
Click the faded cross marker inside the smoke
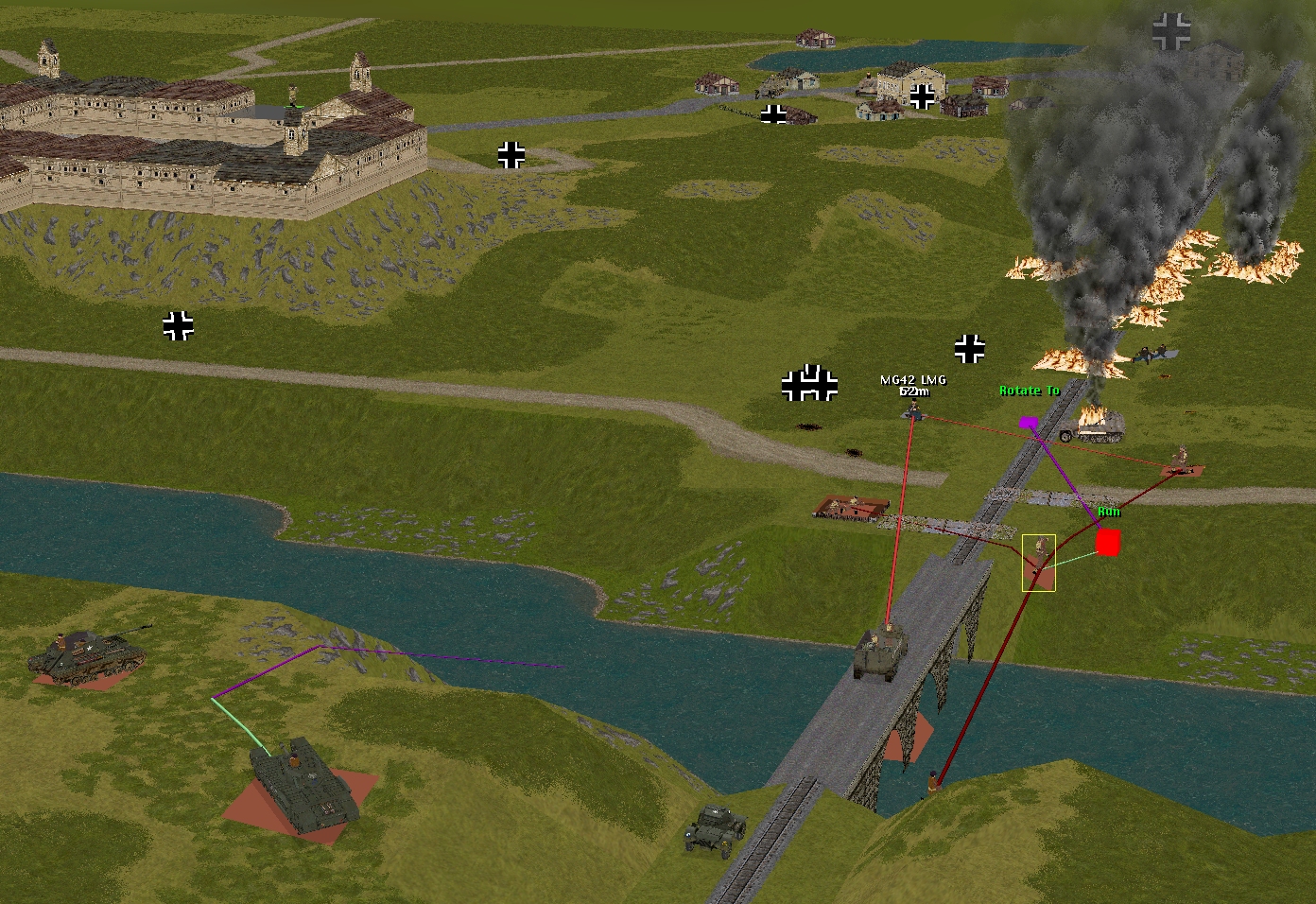click(x=1172, y=31)
